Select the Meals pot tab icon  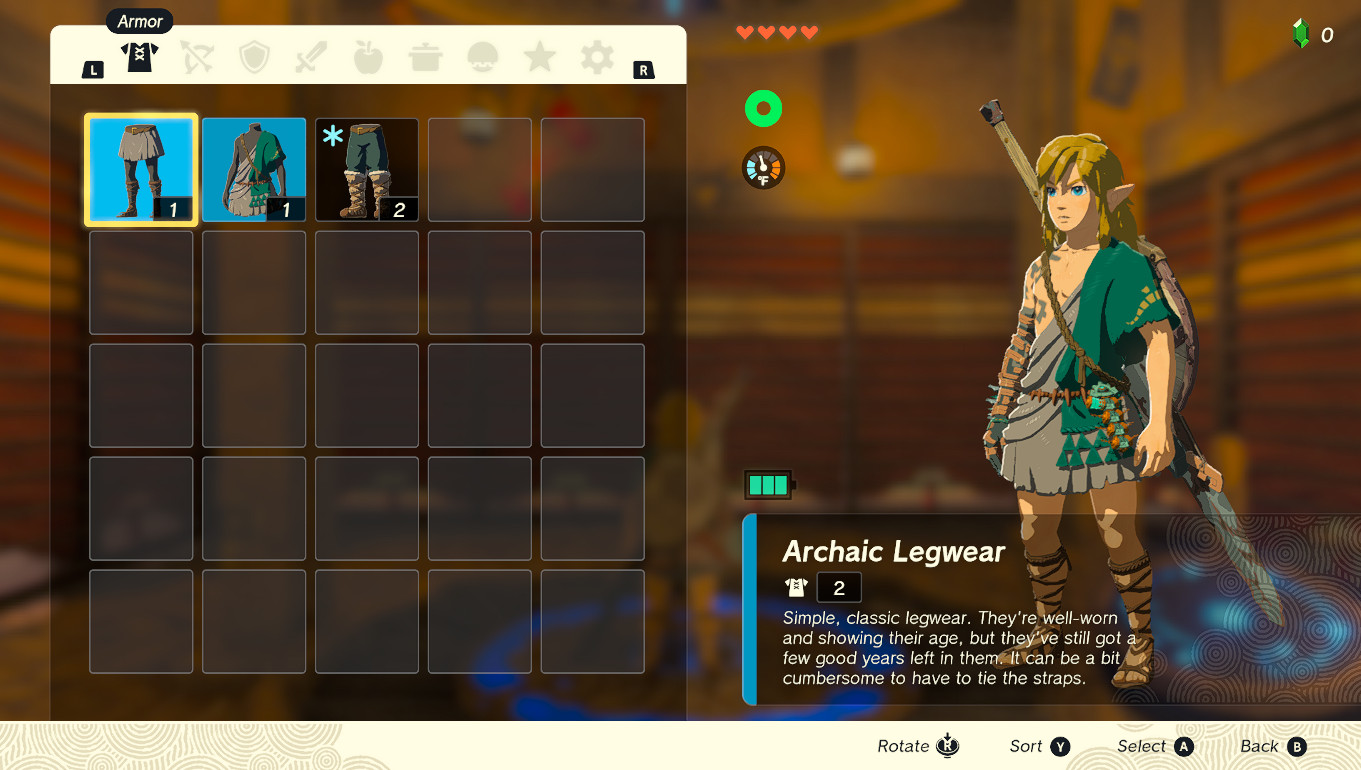pyautogui.click(x=424, y=57)
